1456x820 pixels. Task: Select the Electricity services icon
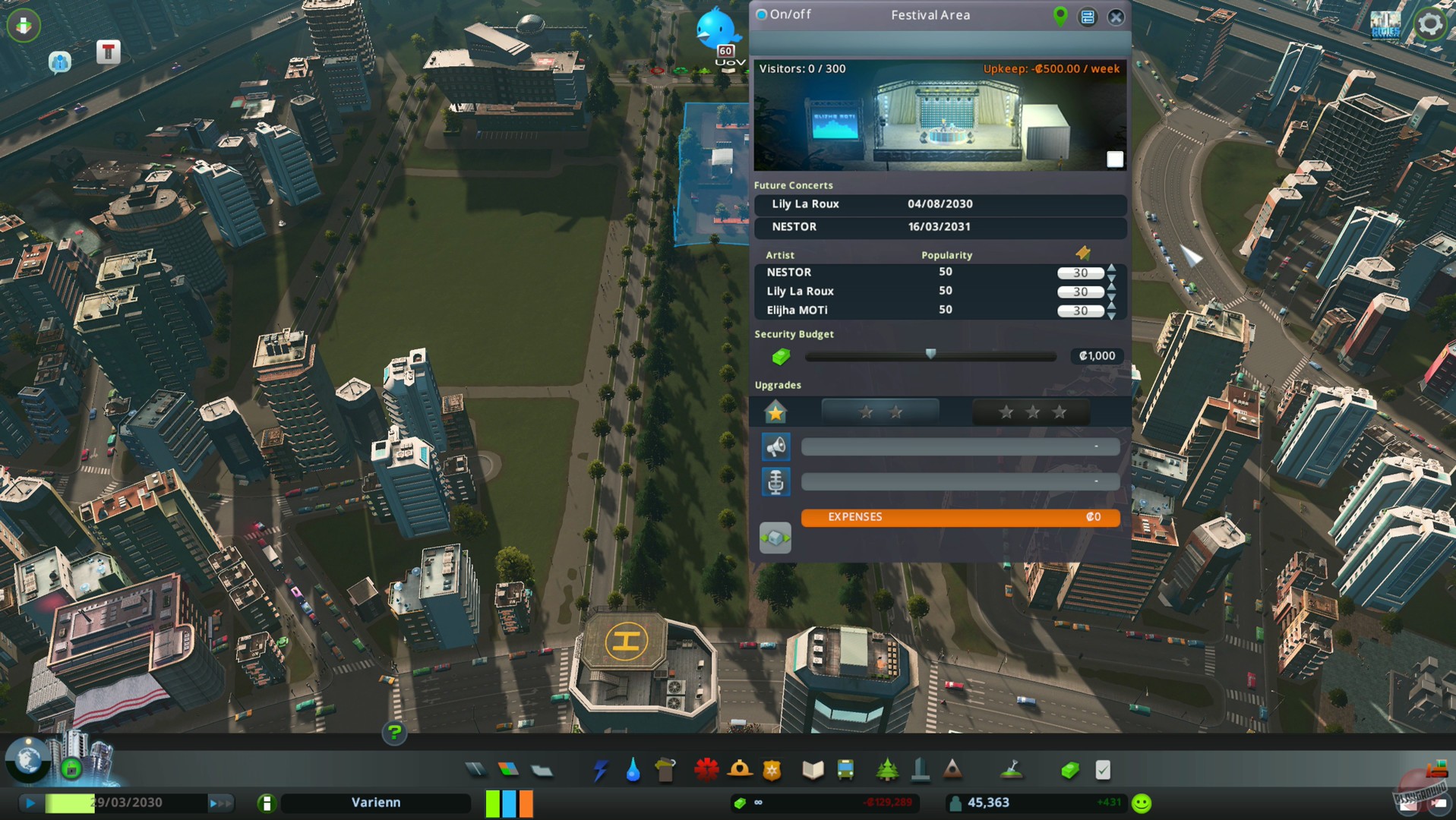601,769
